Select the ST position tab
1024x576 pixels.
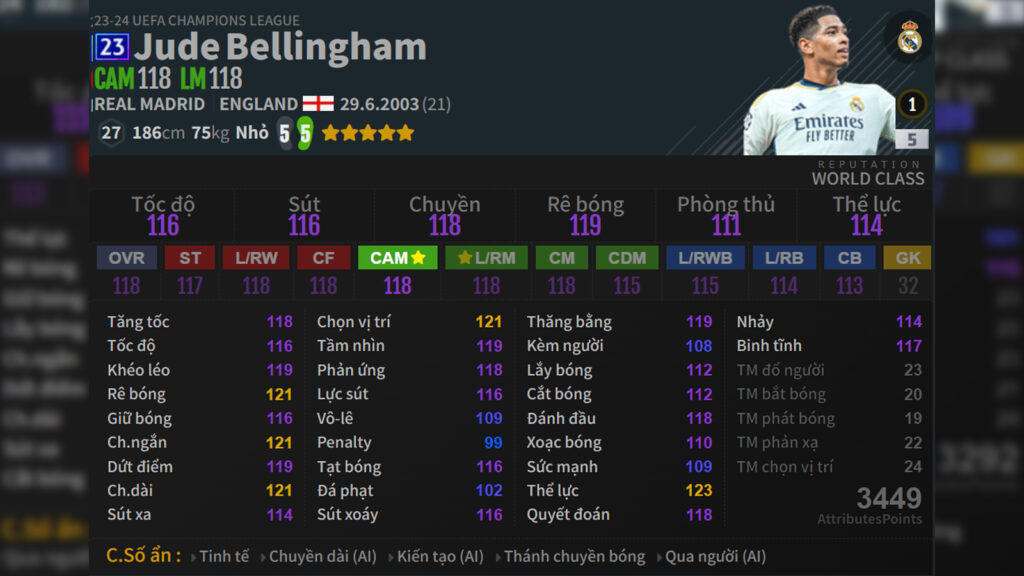[x=190, y=258]
